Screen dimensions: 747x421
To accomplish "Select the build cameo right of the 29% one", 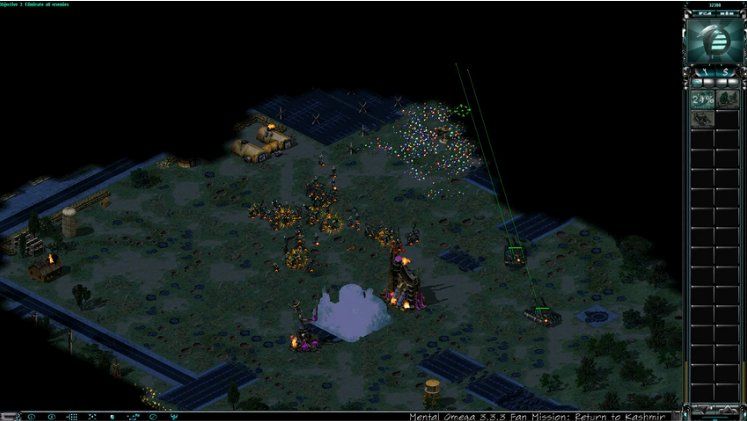I will (x=726, y=100).
